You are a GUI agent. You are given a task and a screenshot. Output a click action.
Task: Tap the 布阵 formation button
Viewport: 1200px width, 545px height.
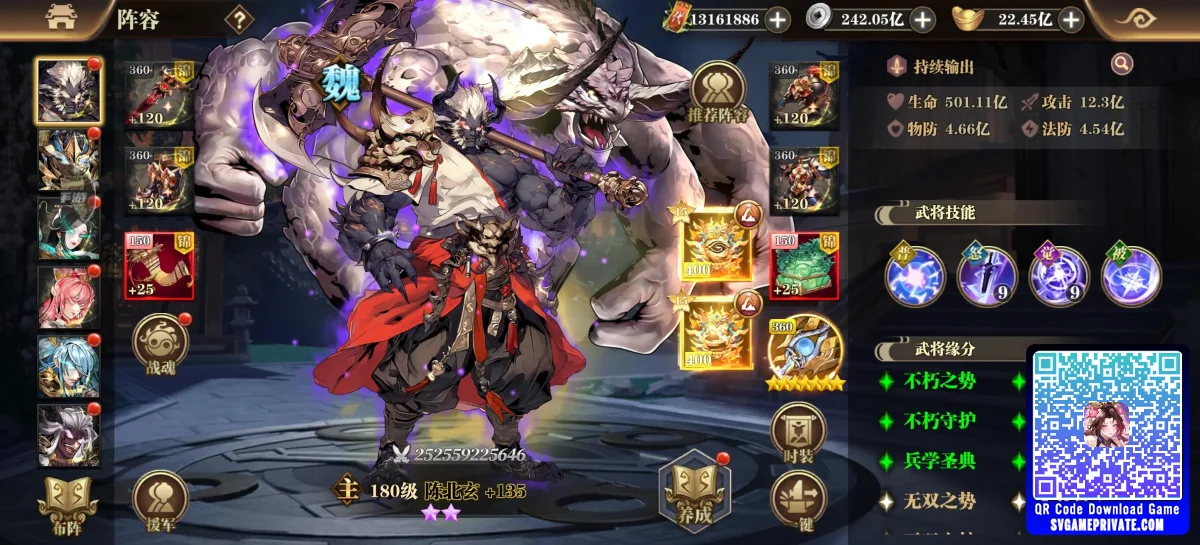pos(67,505)
